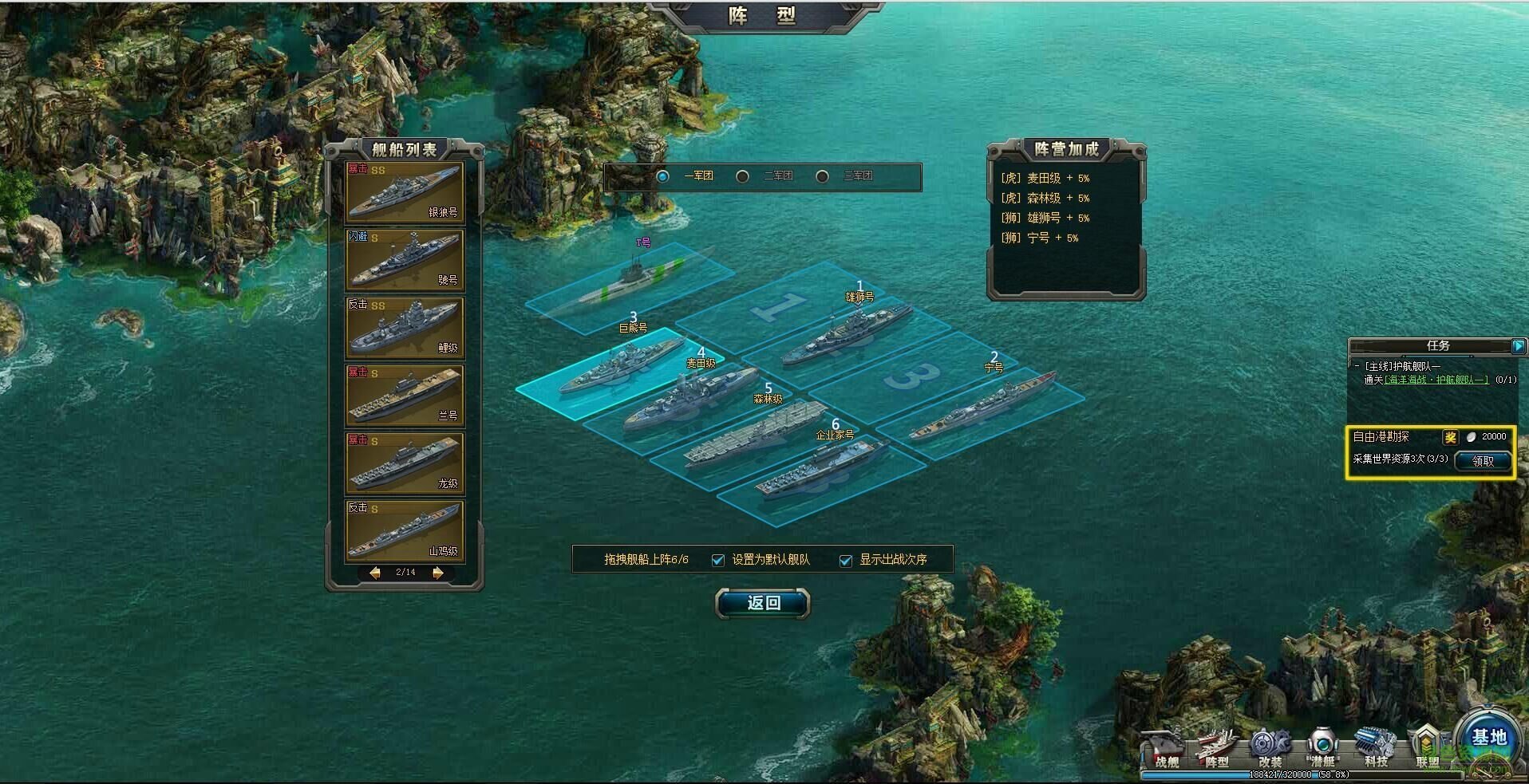Pick the 山鸡级 ship card
Screen dimensions: 1529x784
pyautogui.click(x=405, y=531)
